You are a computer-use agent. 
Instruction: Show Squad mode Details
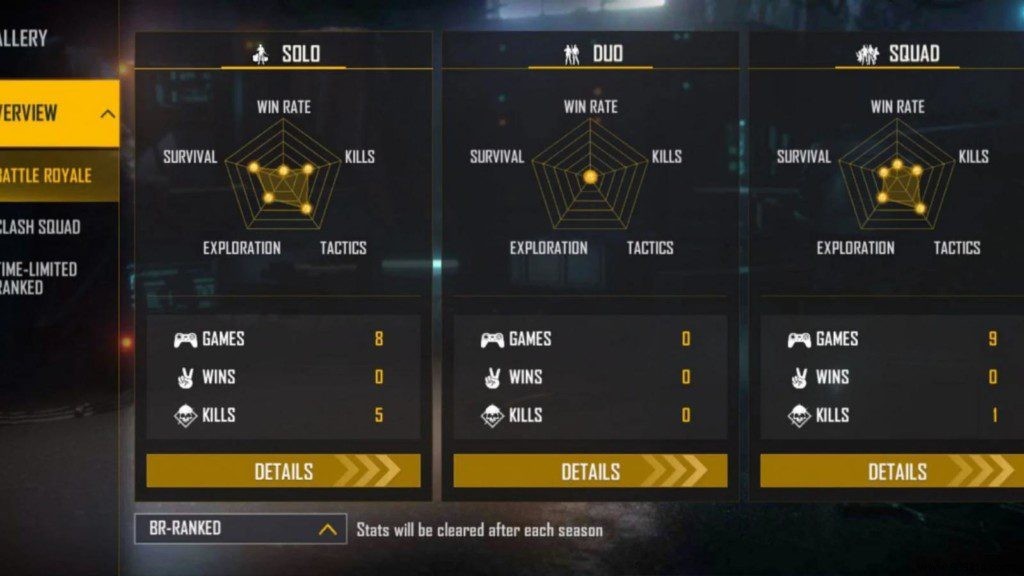click(896, 471)
